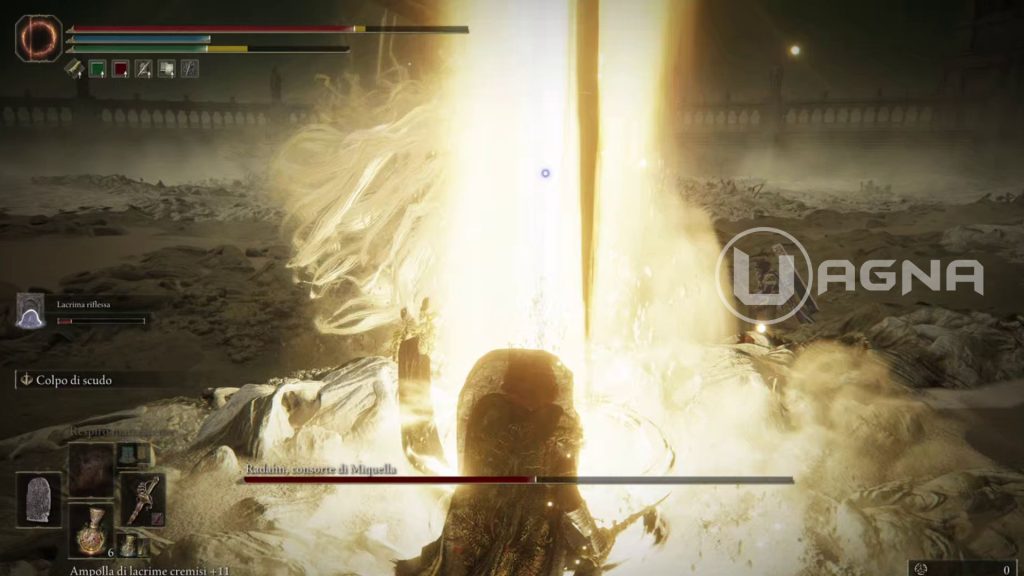Click the red square buff status icon
The image size is (1024, 576).
pyautogui.click(x=121, y=69)
